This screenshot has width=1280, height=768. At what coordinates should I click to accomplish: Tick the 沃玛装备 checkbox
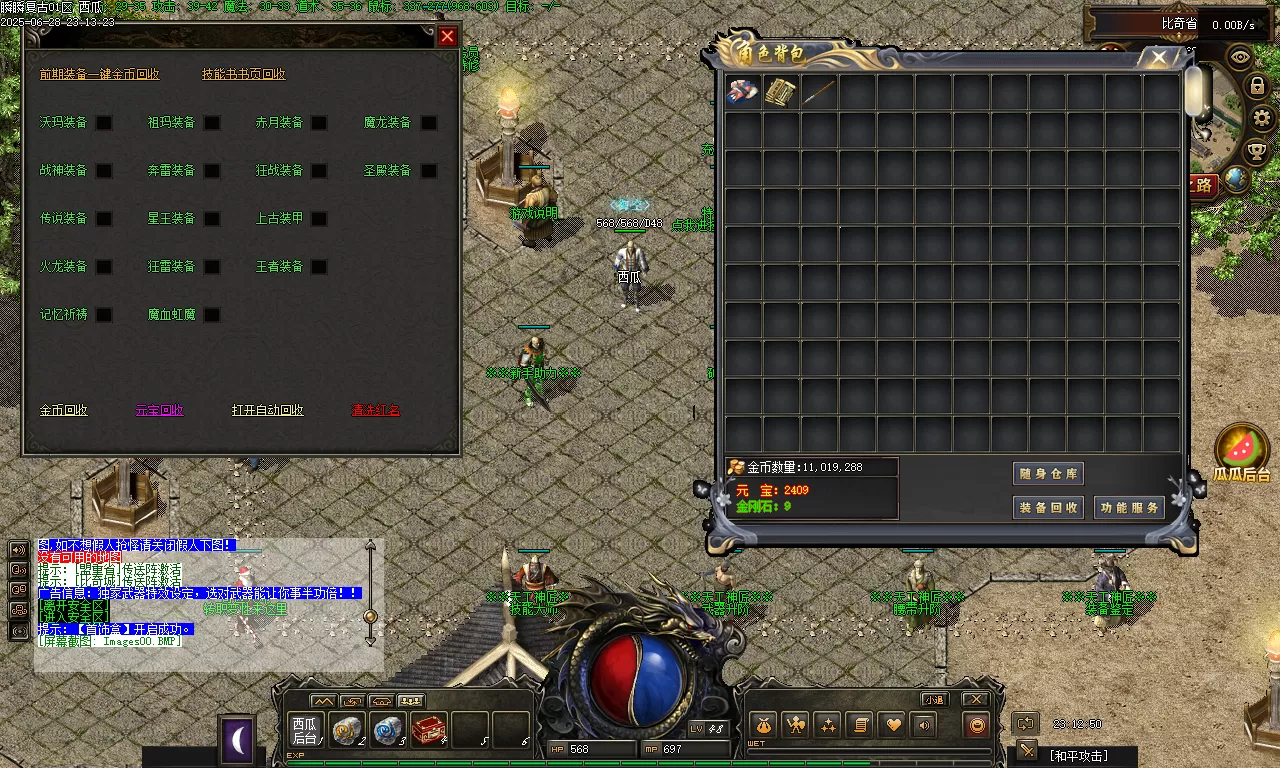(x=104, y=123)
